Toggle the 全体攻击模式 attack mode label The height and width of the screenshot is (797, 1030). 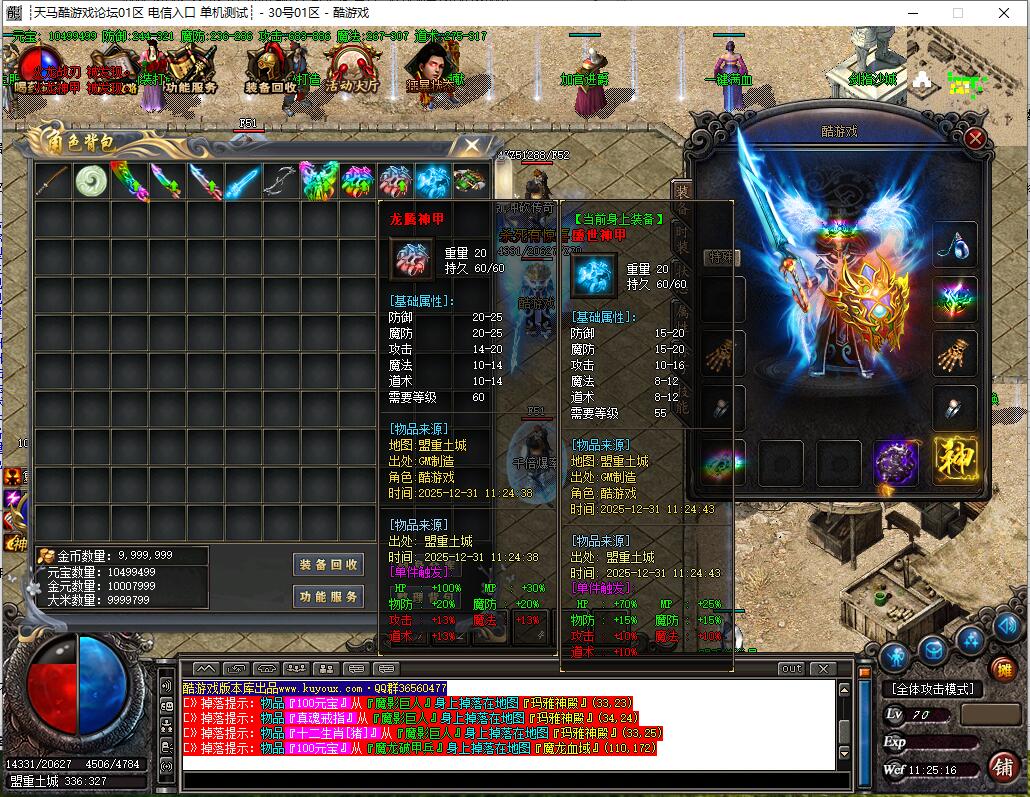tap(931, 689)
